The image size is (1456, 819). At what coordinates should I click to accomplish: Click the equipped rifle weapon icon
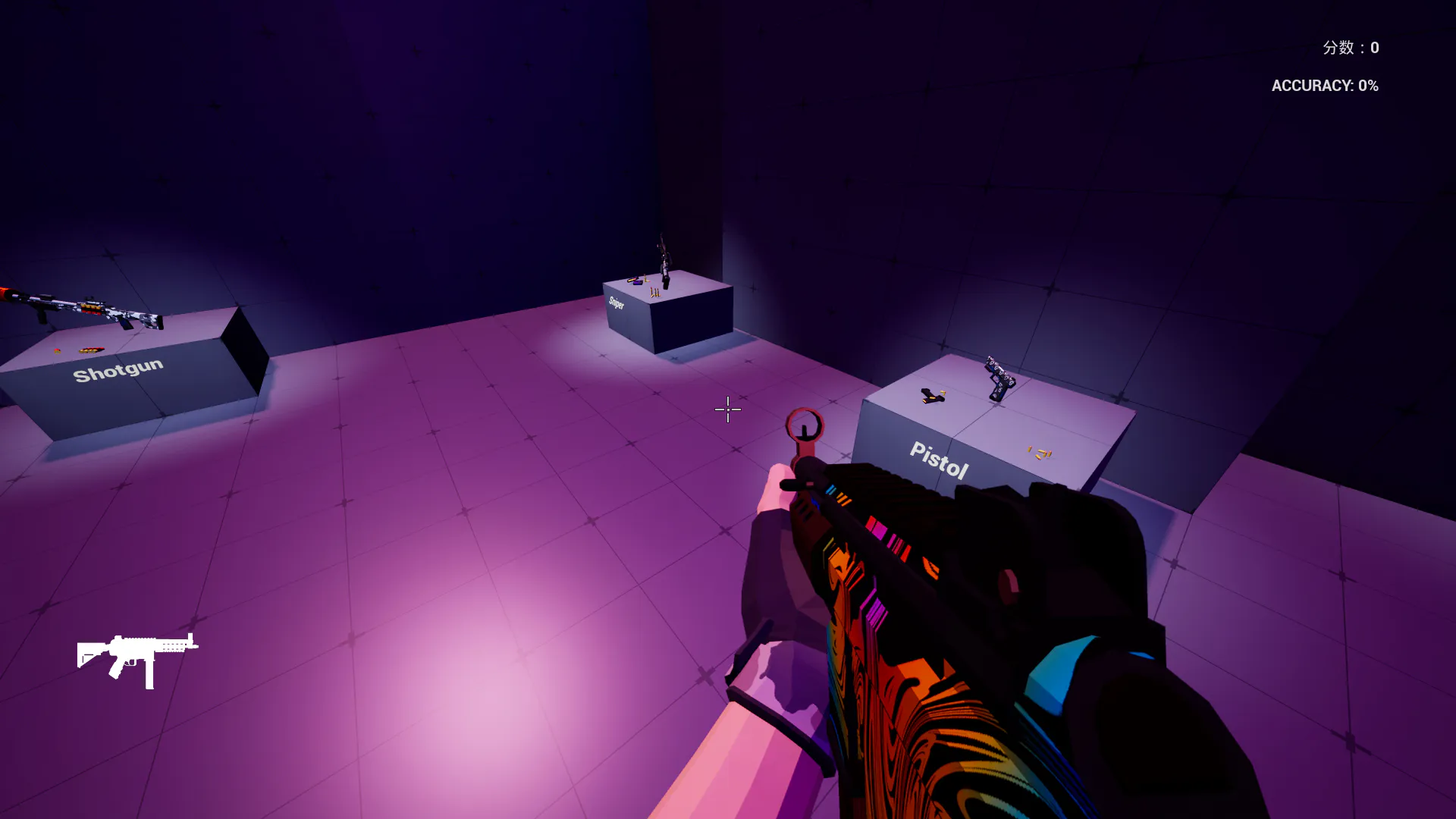pos(137,658)
